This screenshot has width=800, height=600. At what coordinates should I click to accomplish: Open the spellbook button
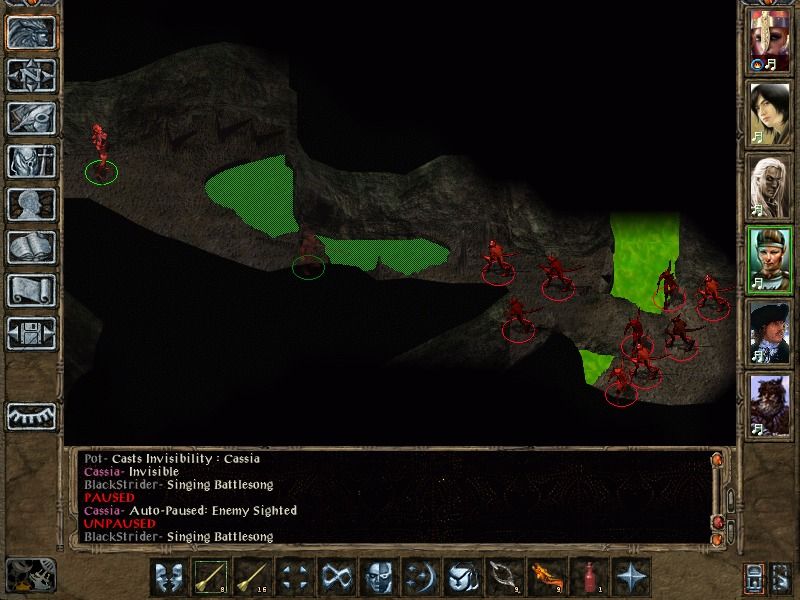click(30, 247)
